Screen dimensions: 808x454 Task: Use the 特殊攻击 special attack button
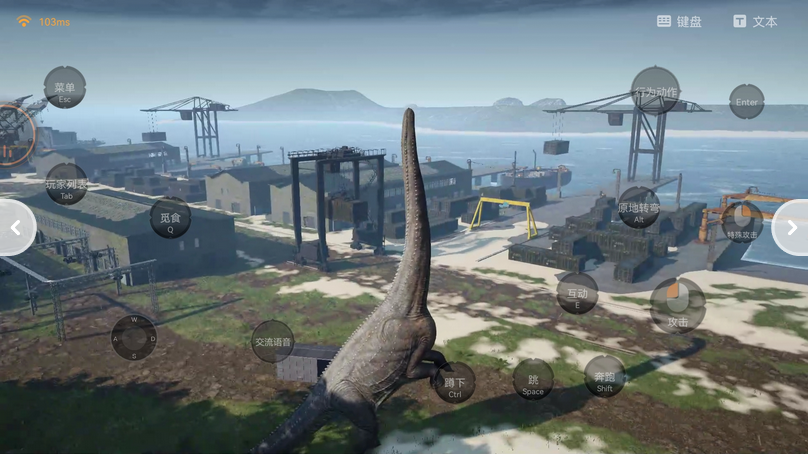[x=742, y=222]
